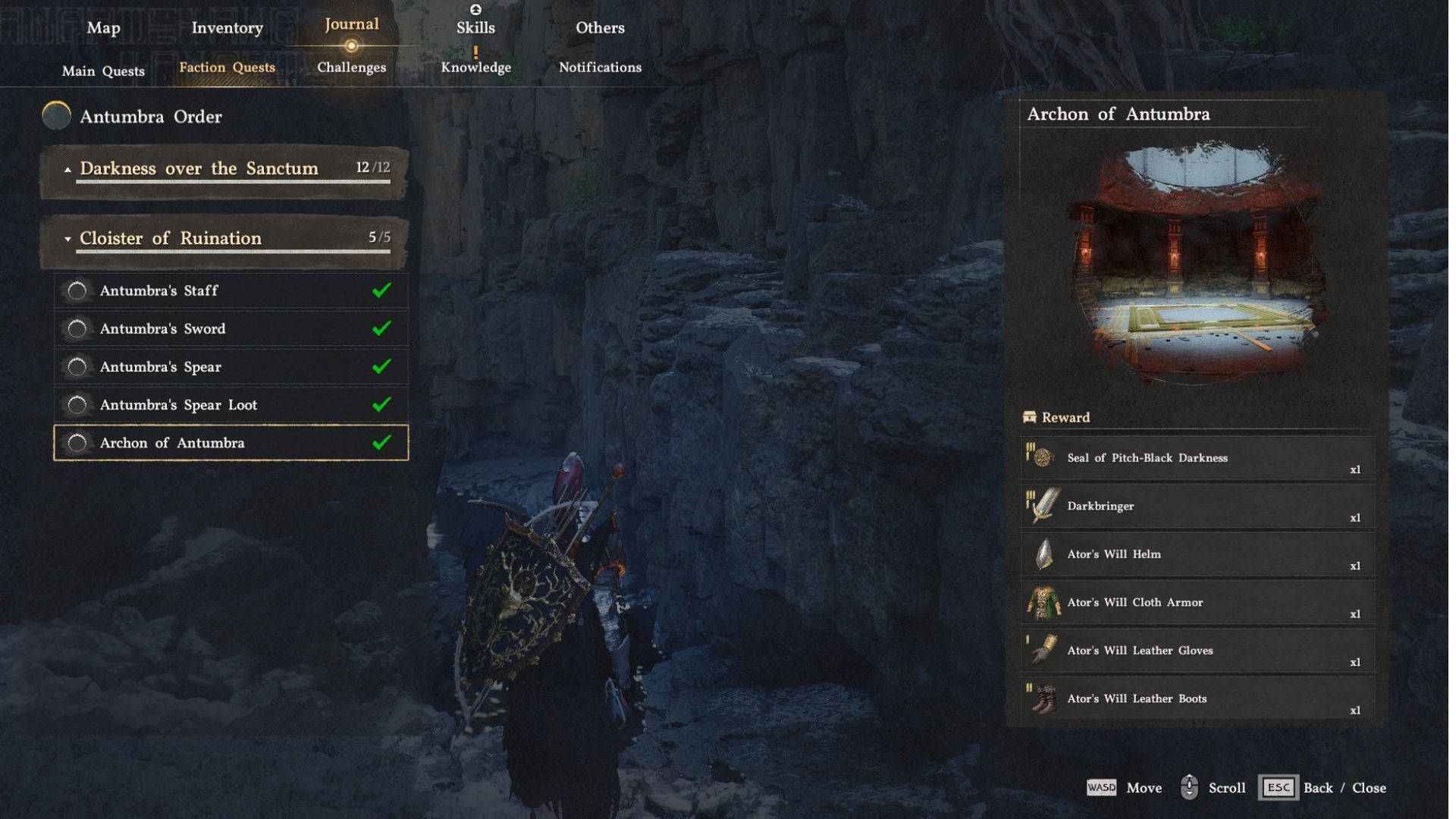
Task: Open the Others tab
Action: (x=600, y=28)
